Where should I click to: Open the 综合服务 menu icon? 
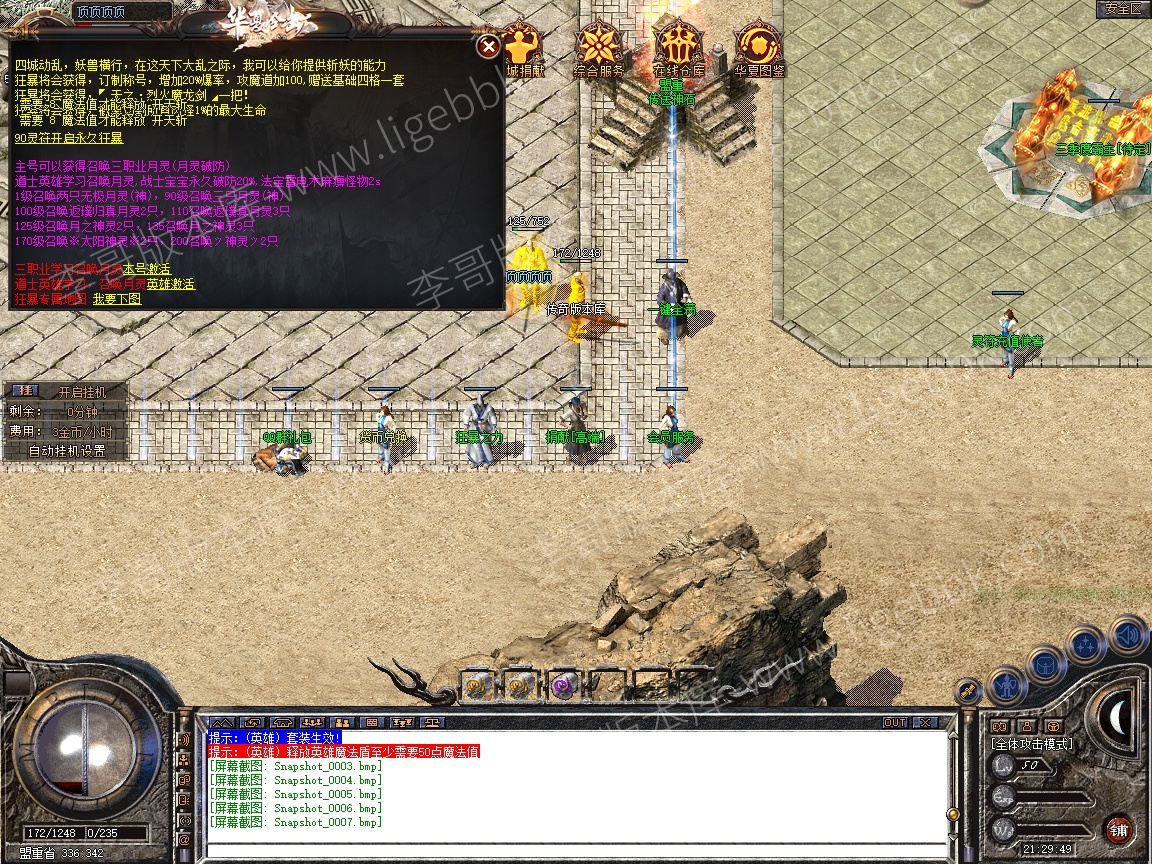(x=599, y=48)
